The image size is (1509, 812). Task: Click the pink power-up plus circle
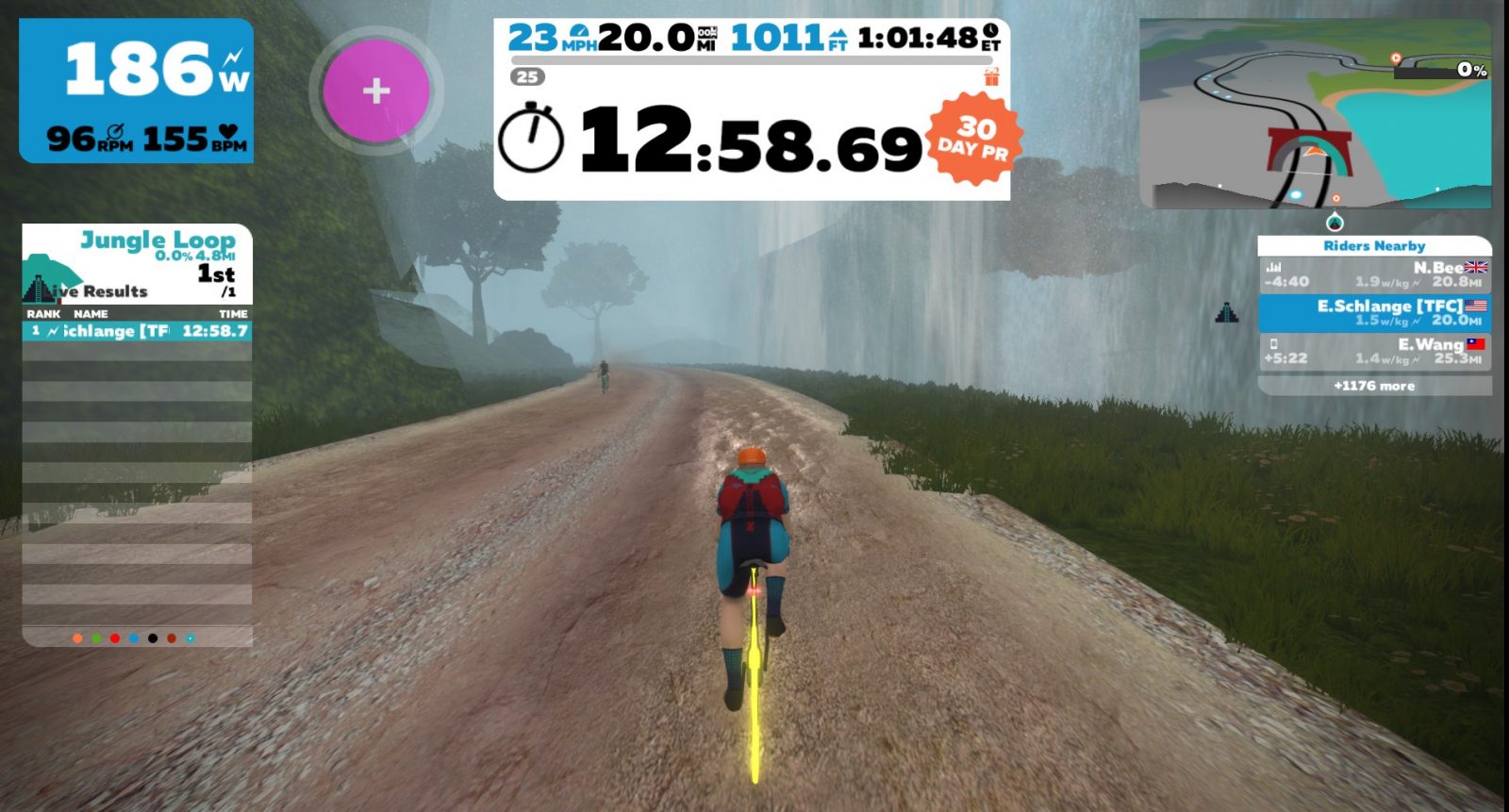point(376,91)
